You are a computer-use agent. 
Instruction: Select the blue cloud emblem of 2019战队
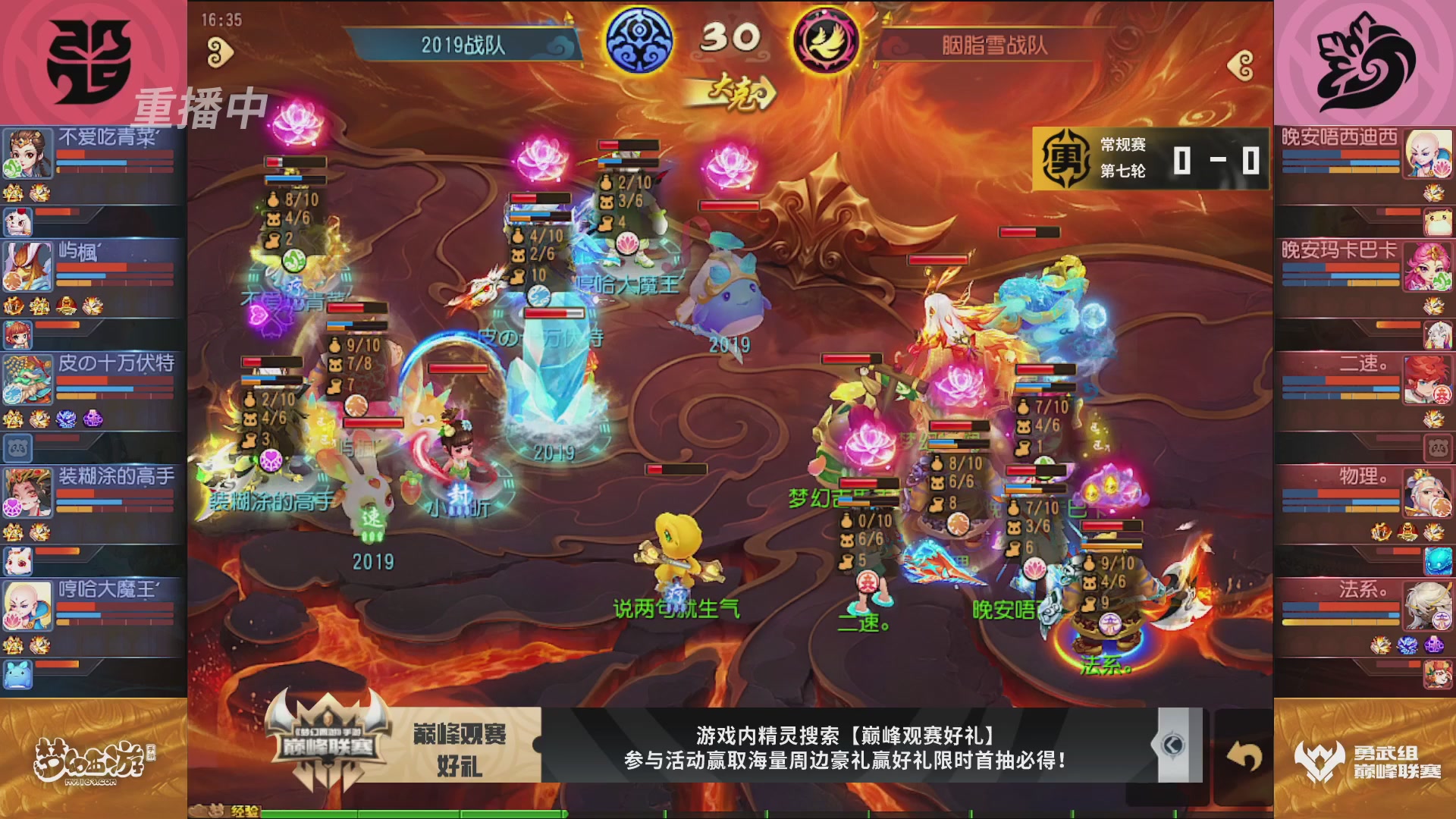click(641, 42)
